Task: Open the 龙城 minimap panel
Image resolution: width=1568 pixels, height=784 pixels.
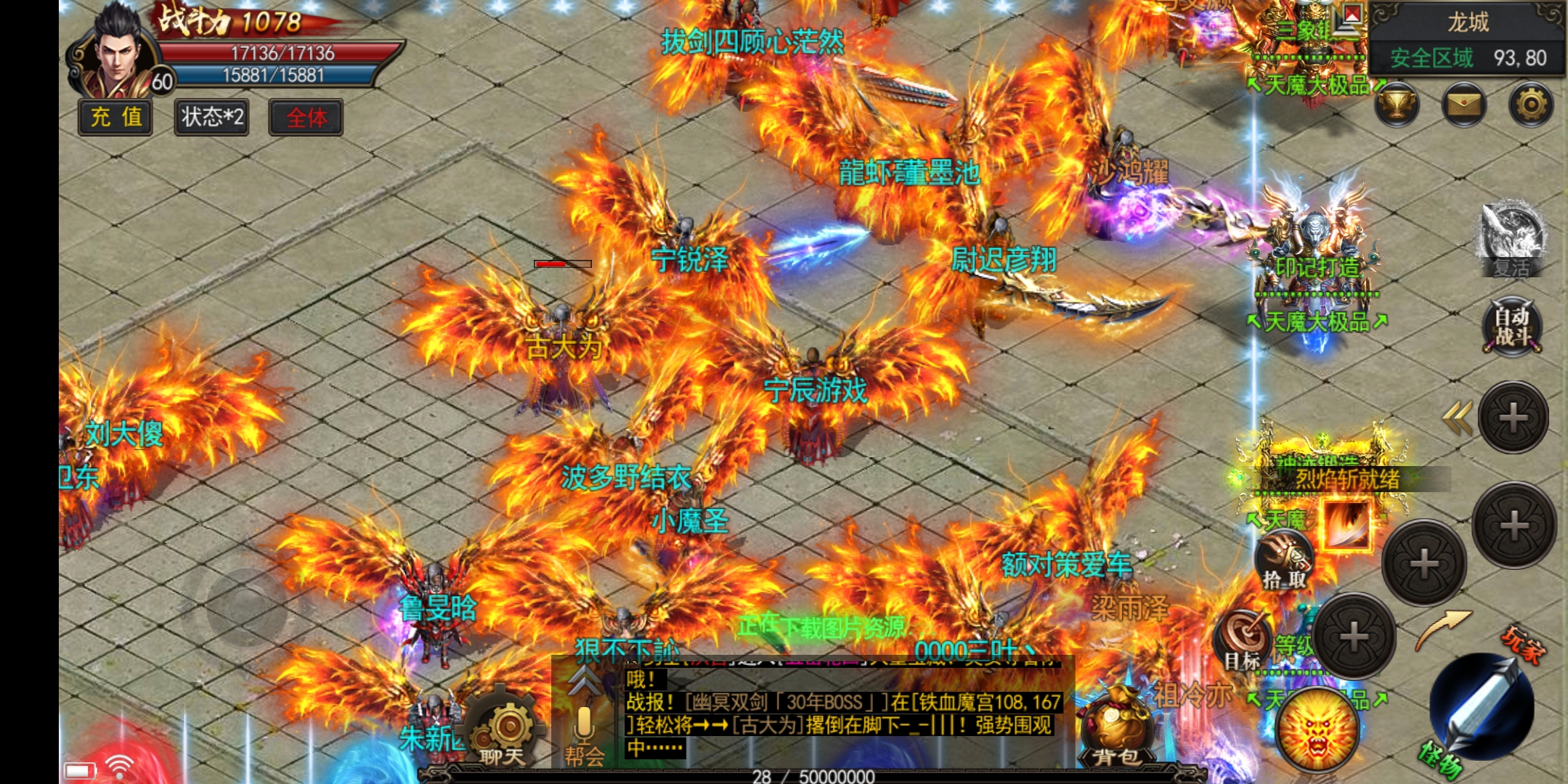Action: point(1466,38)
